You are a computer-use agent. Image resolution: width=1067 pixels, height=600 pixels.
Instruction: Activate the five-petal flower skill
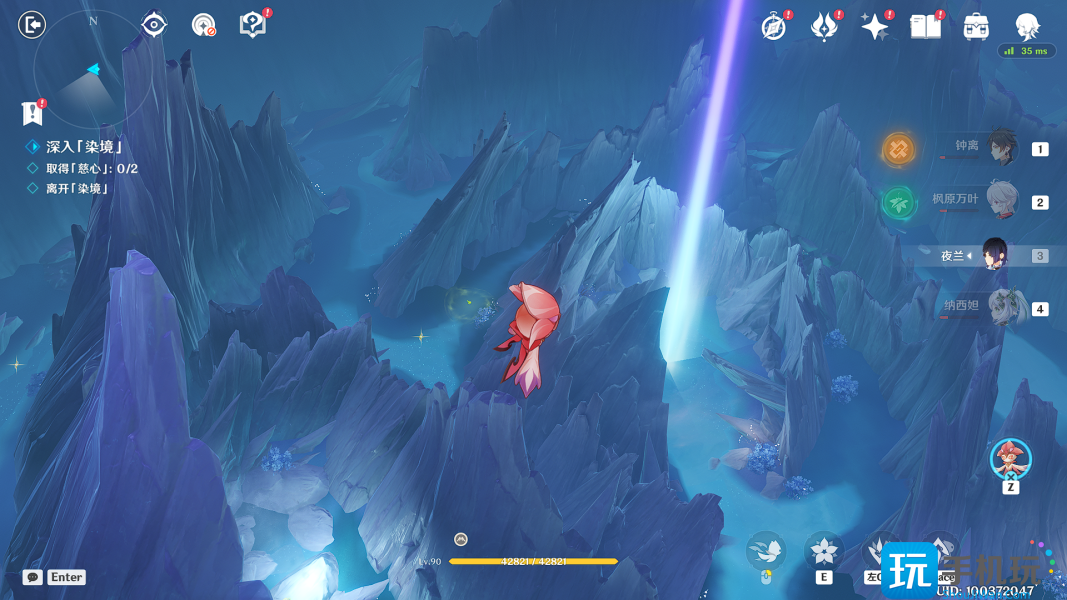tap(824, 551)
